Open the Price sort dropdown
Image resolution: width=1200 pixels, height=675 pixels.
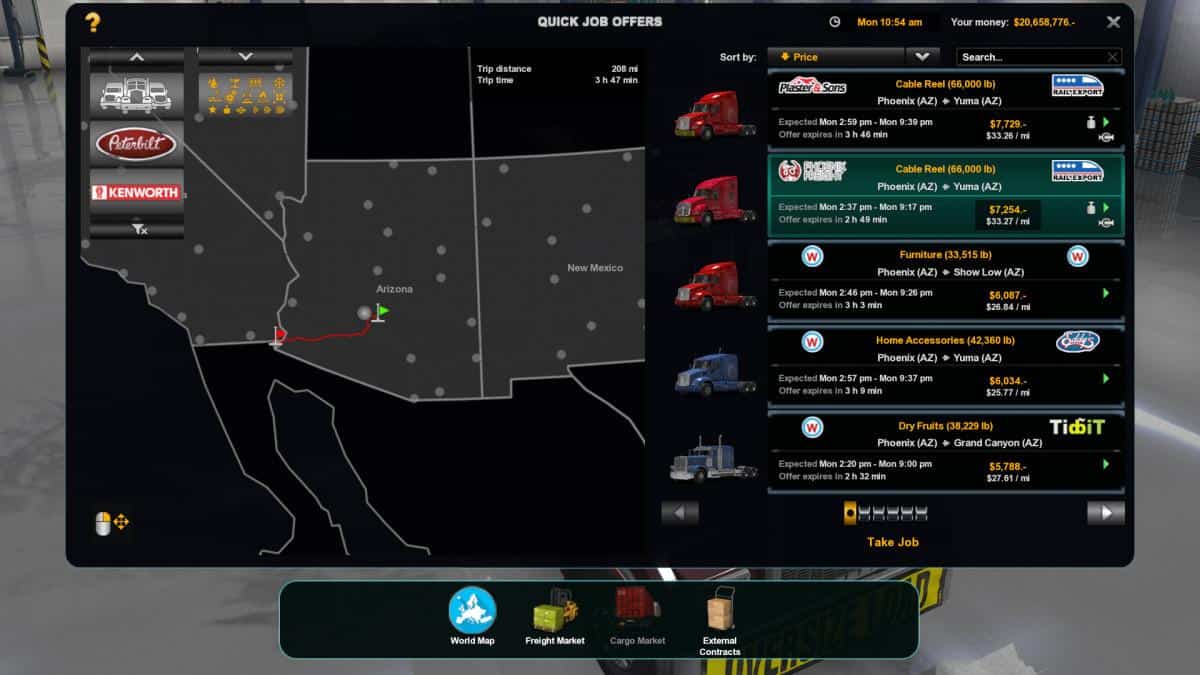pos(922,57)
